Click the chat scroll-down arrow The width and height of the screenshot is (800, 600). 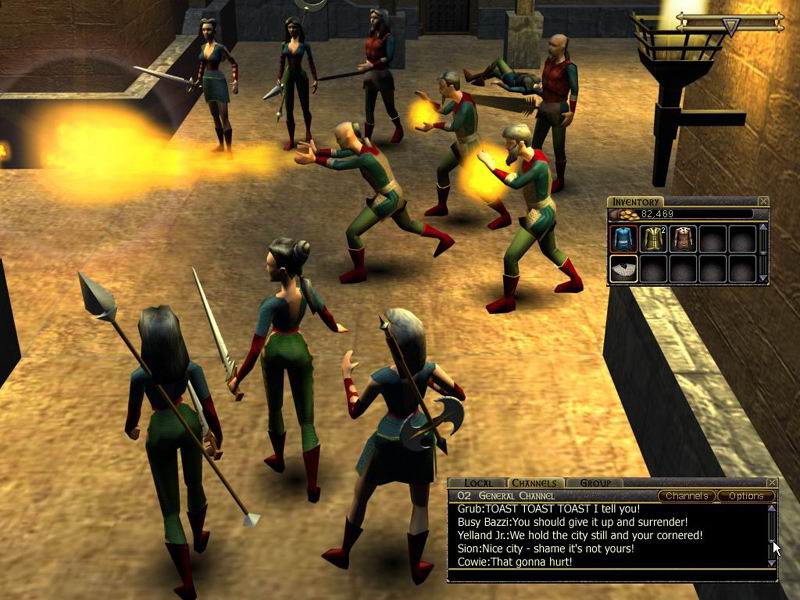click(771, 563)
